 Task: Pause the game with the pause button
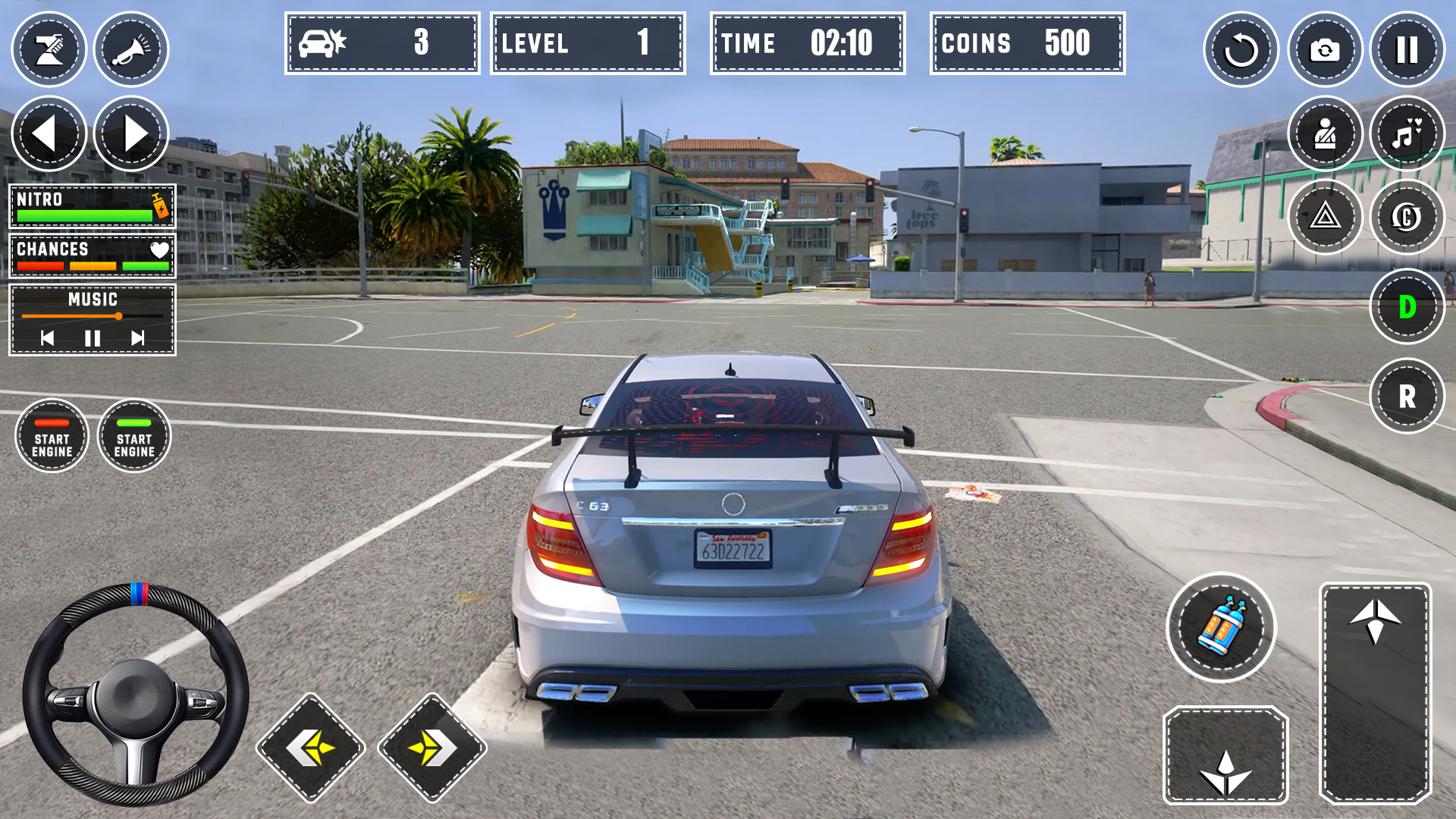click(1407, 50)
